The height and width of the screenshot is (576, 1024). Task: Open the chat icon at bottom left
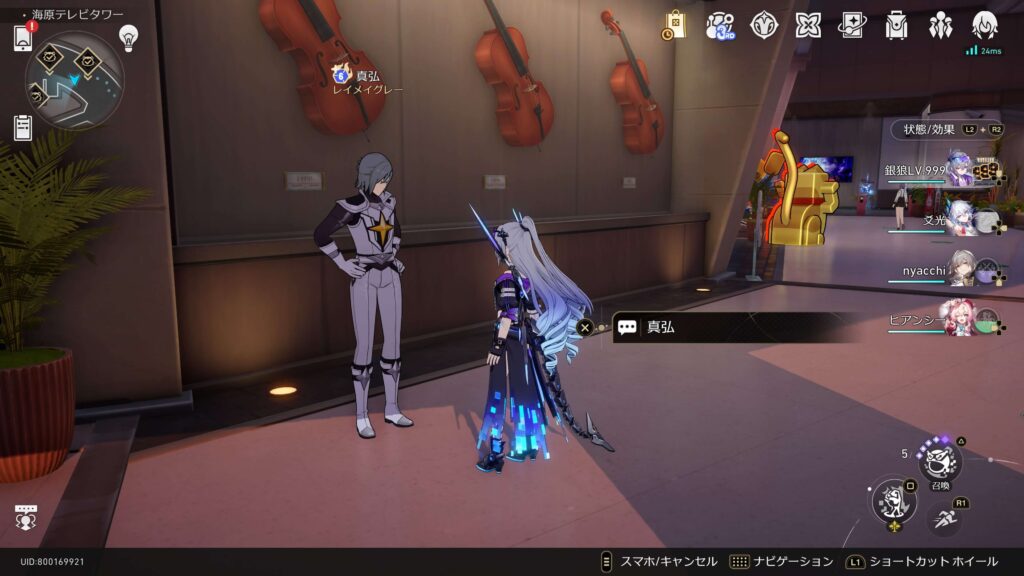coord(26,517)
